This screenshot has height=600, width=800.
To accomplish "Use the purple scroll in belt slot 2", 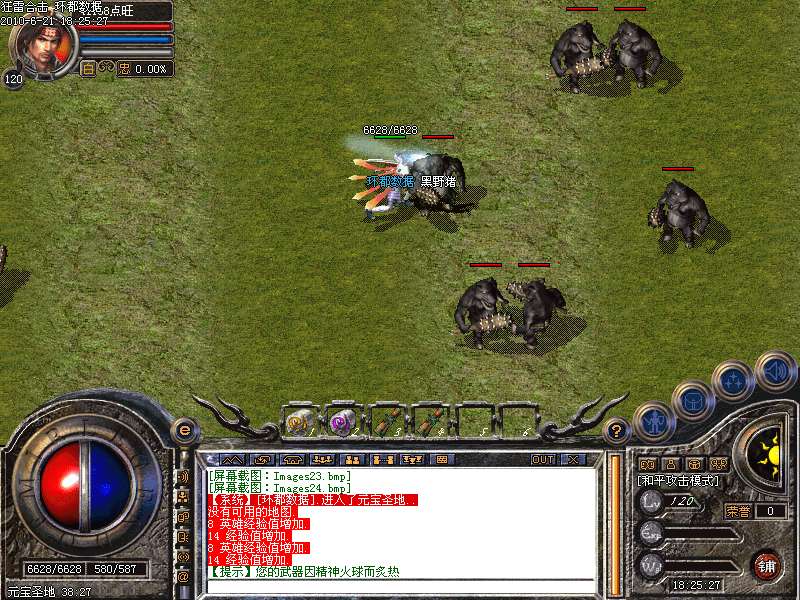I will click(x=341, y=422).
